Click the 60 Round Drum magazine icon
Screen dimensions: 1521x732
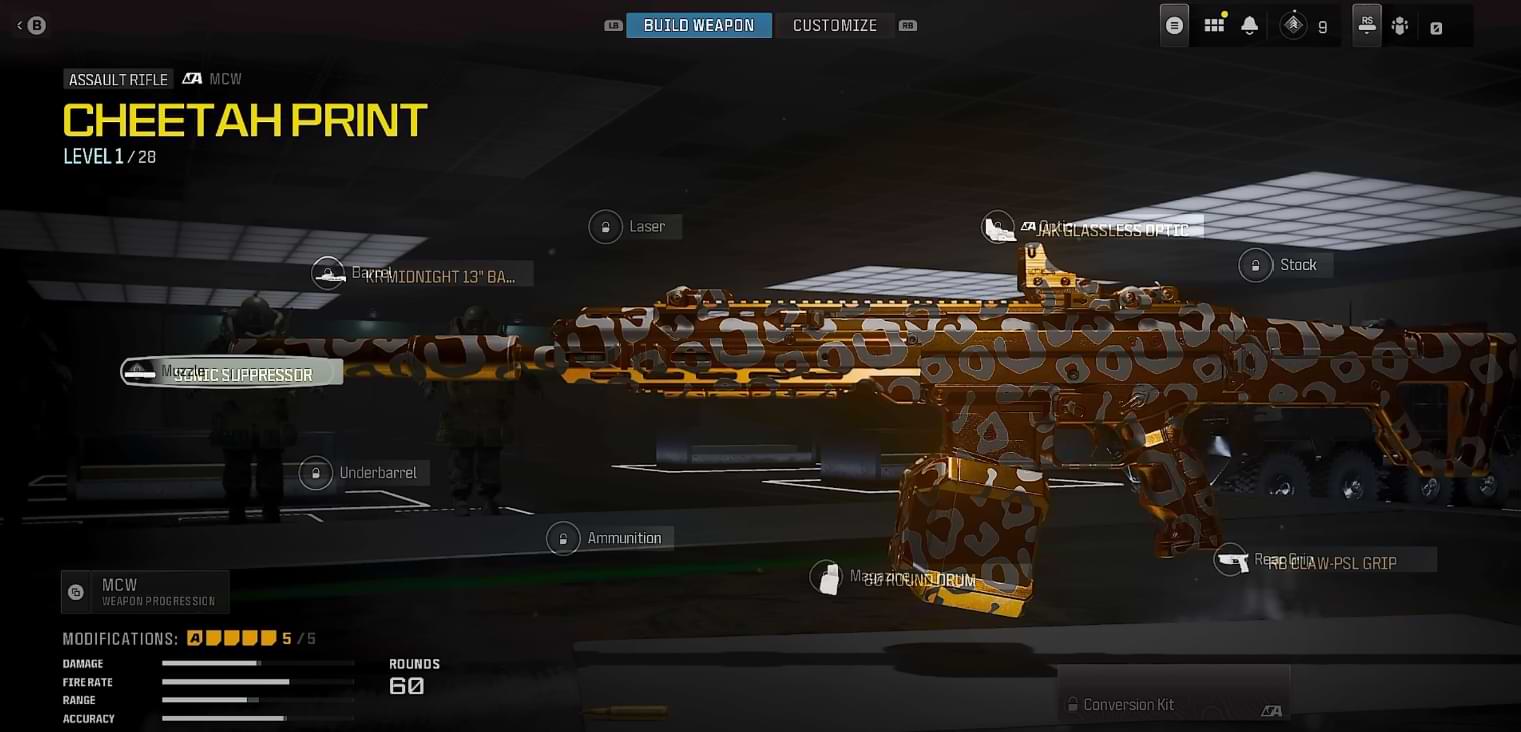[x=828, y=577]
